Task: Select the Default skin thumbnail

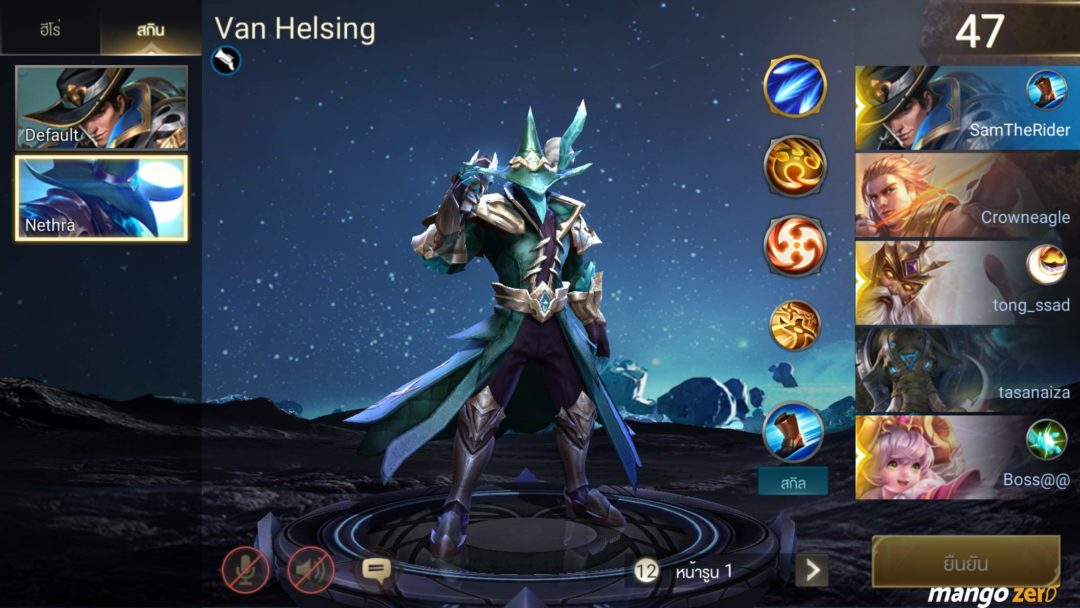Action: pyautogui.click(x=101, y=108)
